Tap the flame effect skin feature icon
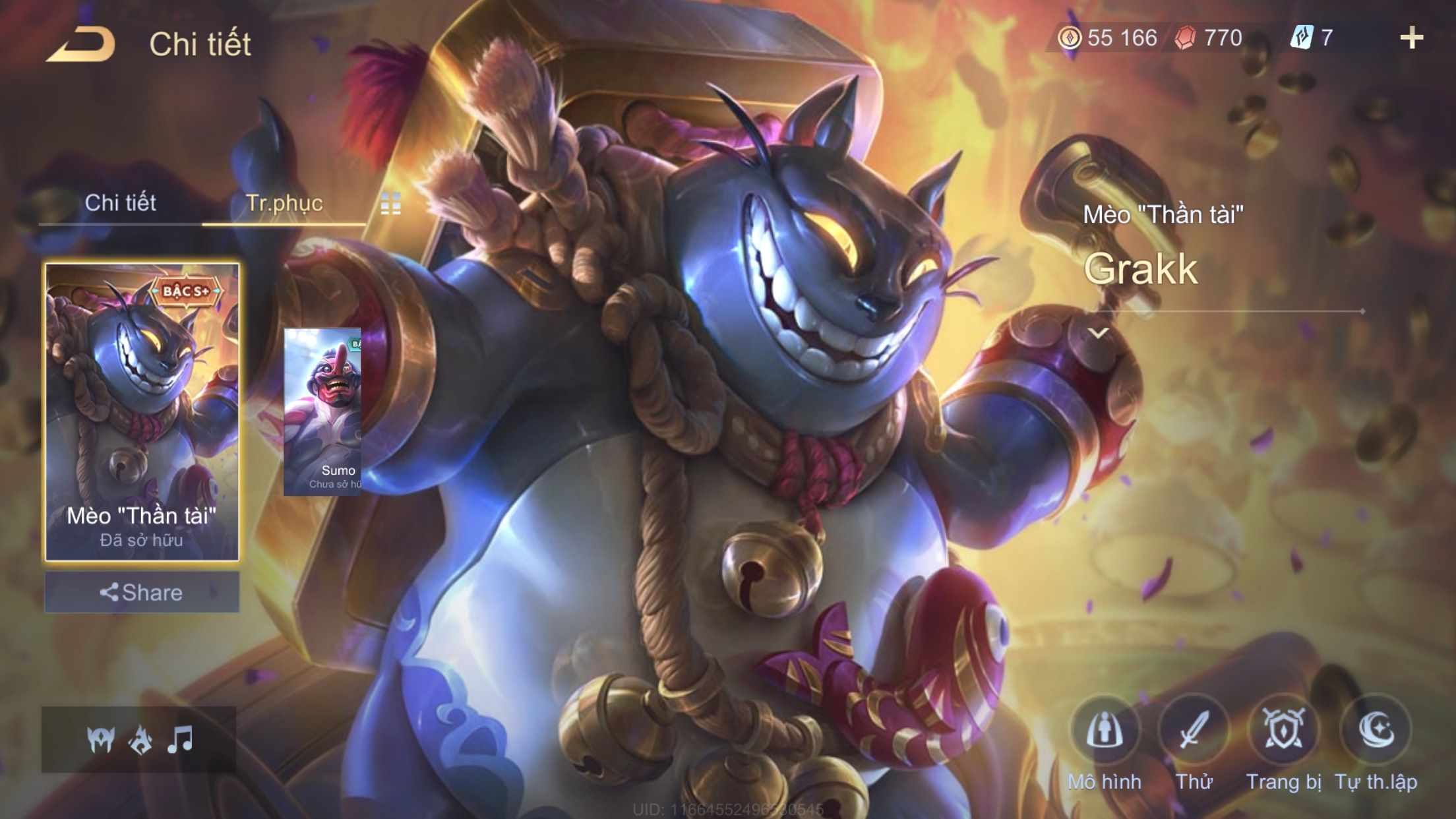1456x819 pixels. click(140, 740)
